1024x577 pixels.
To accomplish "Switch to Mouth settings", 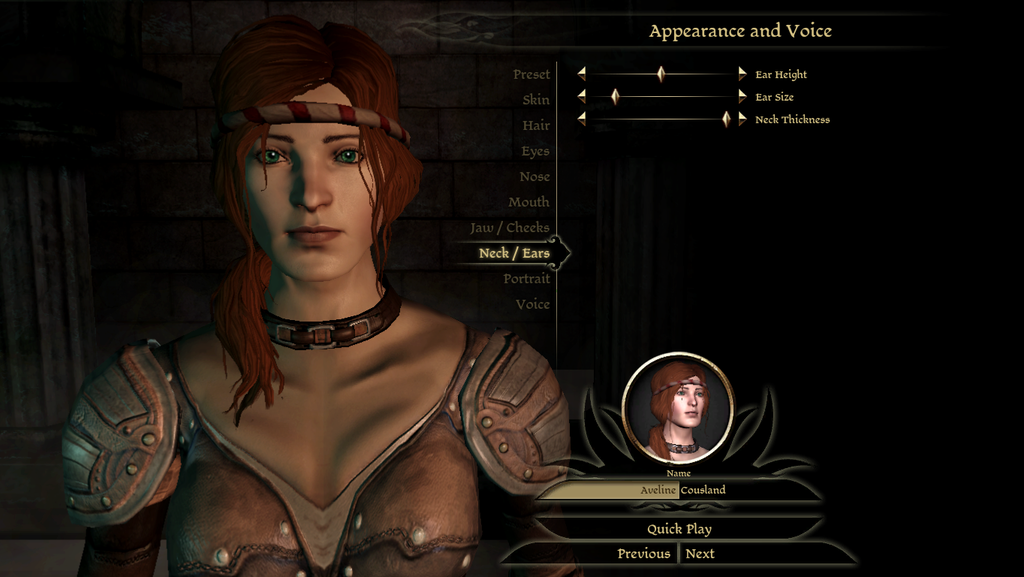I will [528, 202].
